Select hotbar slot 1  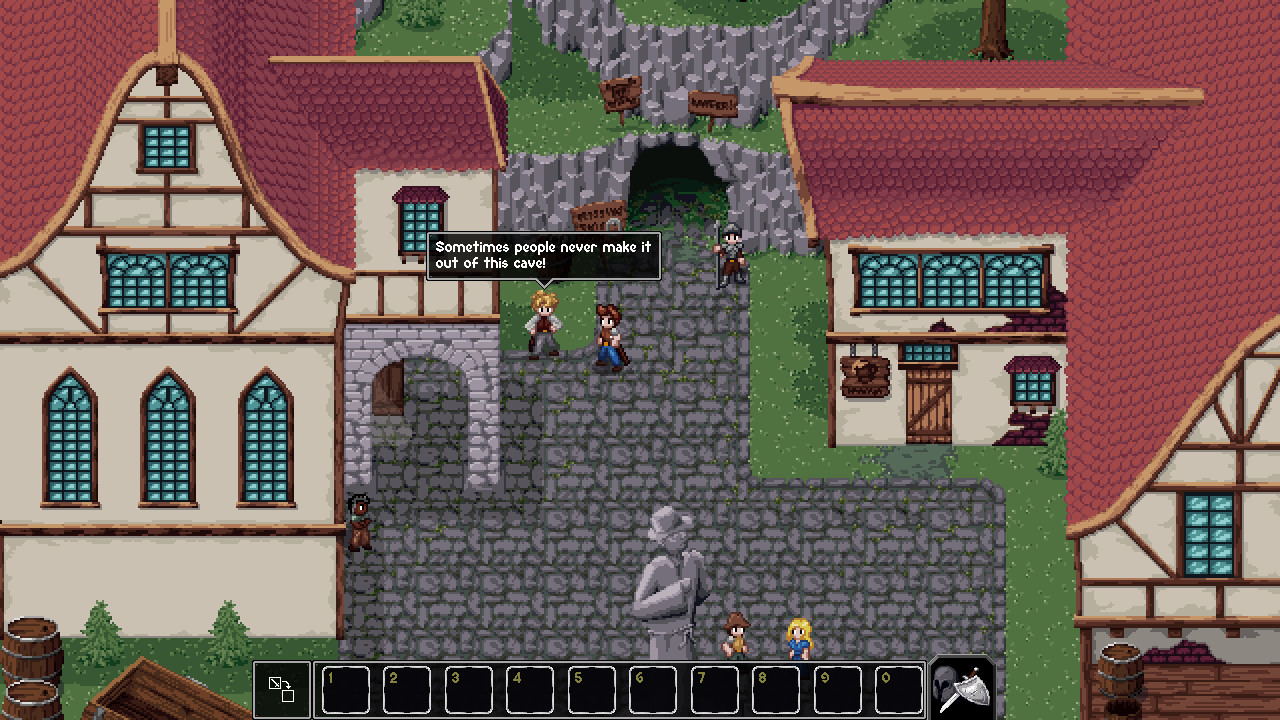[345, 688]
